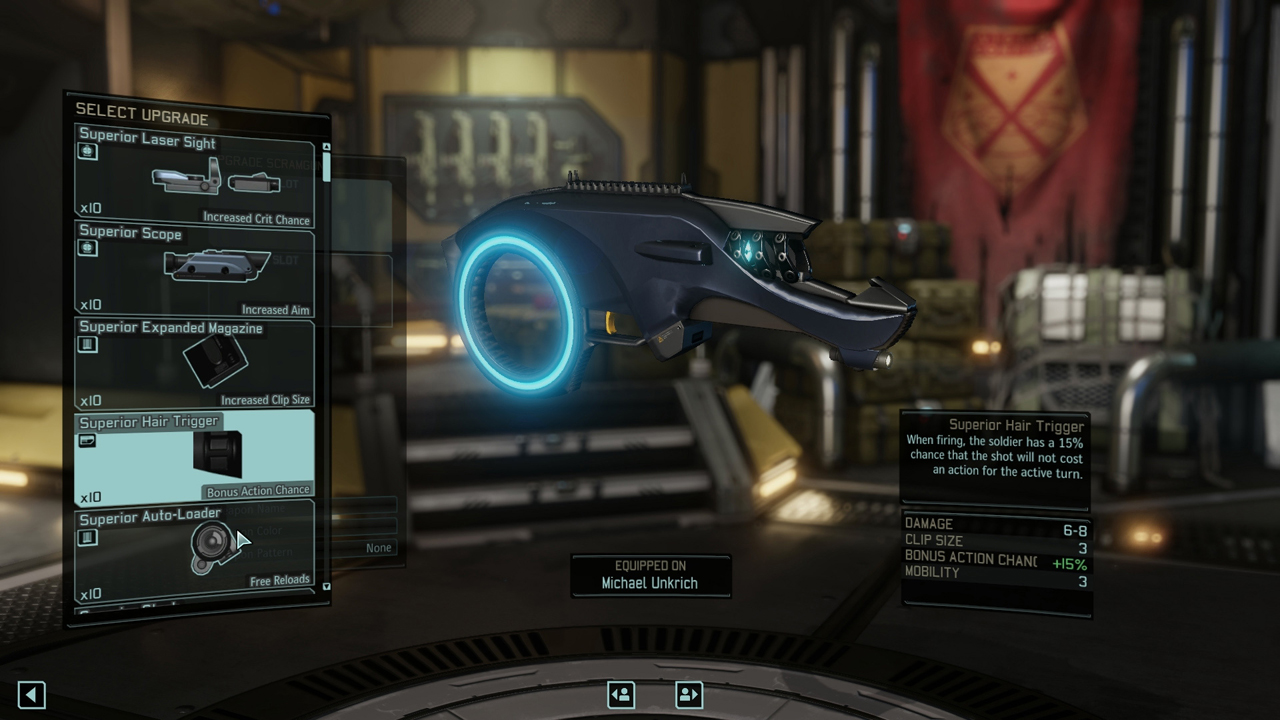Screen dimensions: 1280x720
Task: Choose the Superior Scope upgrade
Action: [x=195, y=268]
